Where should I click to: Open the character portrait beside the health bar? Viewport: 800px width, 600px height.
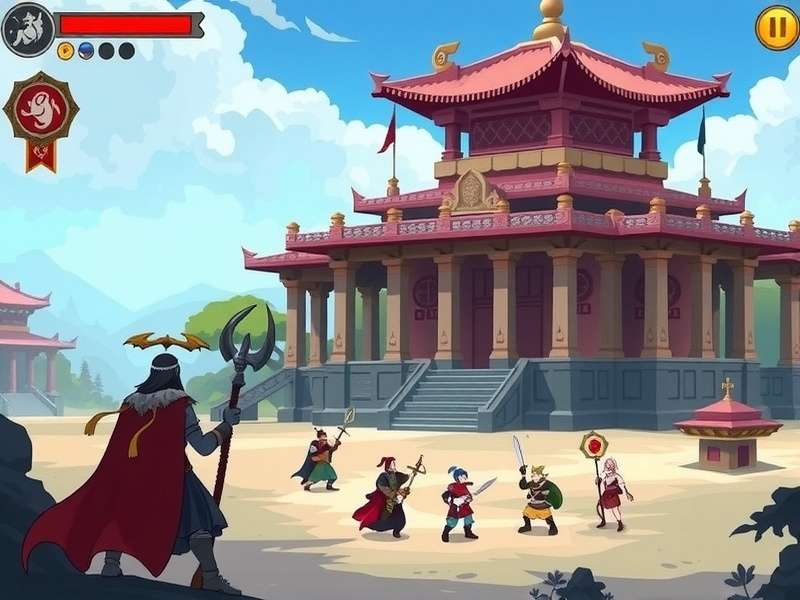[26, 28]
